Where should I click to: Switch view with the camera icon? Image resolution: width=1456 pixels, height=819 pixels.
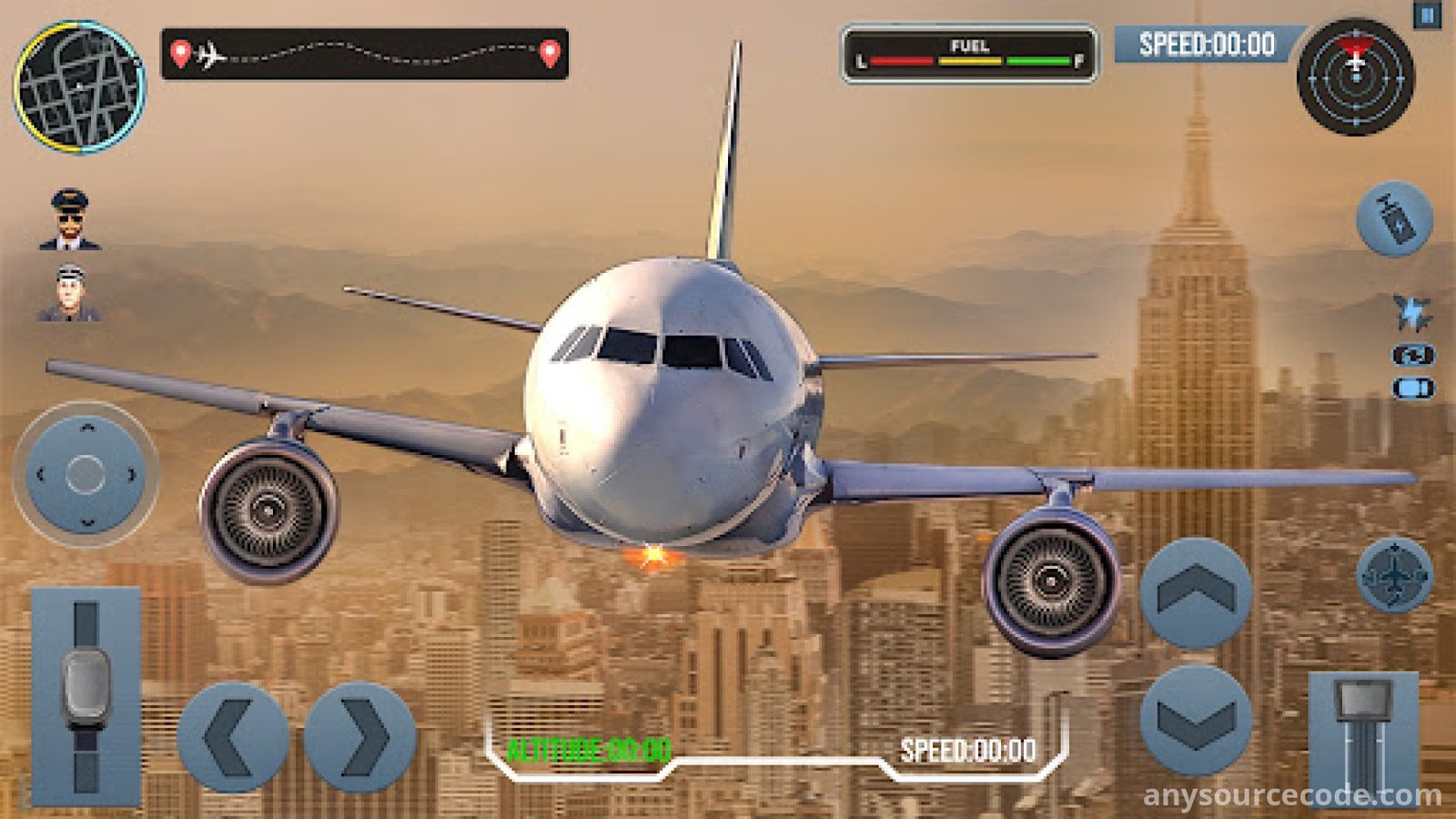click(1412, 355)
